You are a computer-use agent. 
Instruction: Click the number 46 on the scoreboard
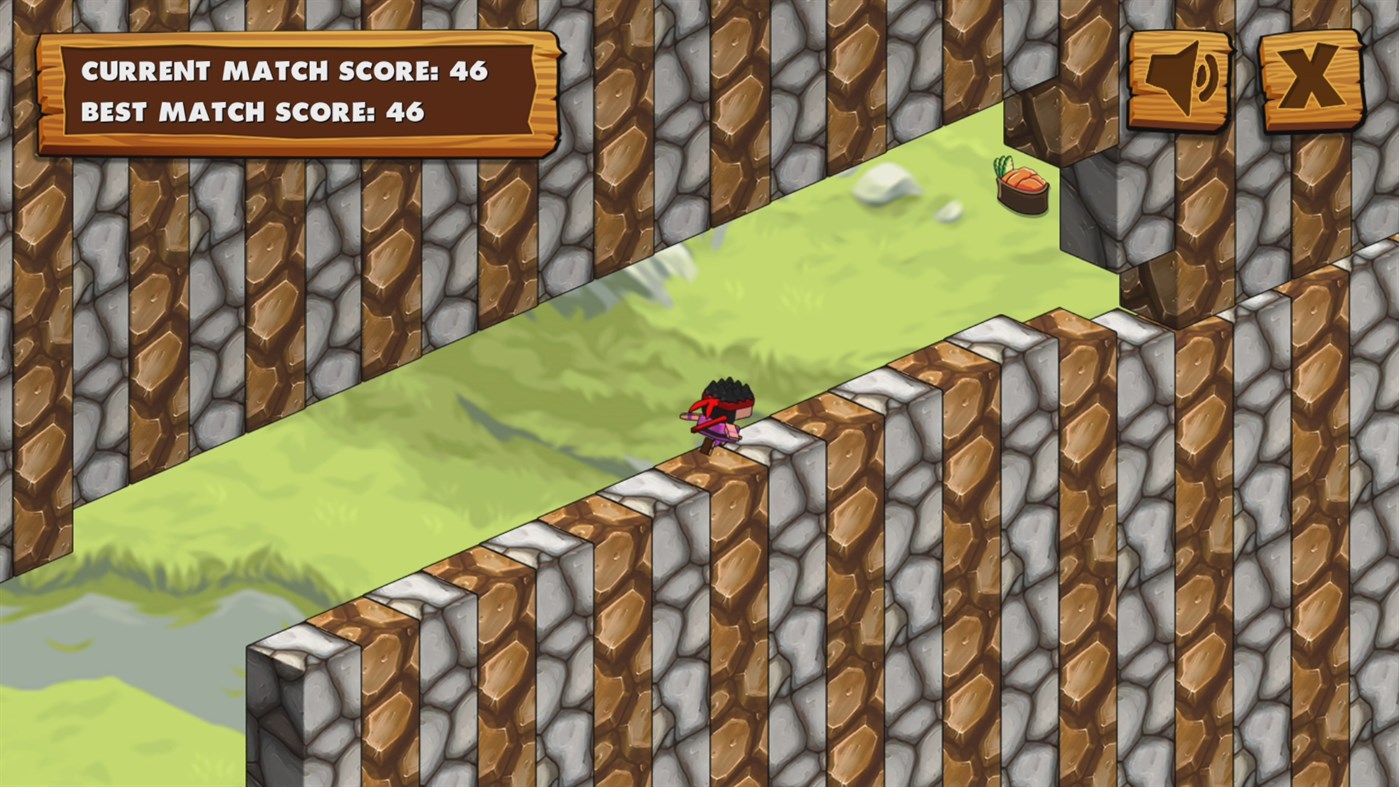469,70
